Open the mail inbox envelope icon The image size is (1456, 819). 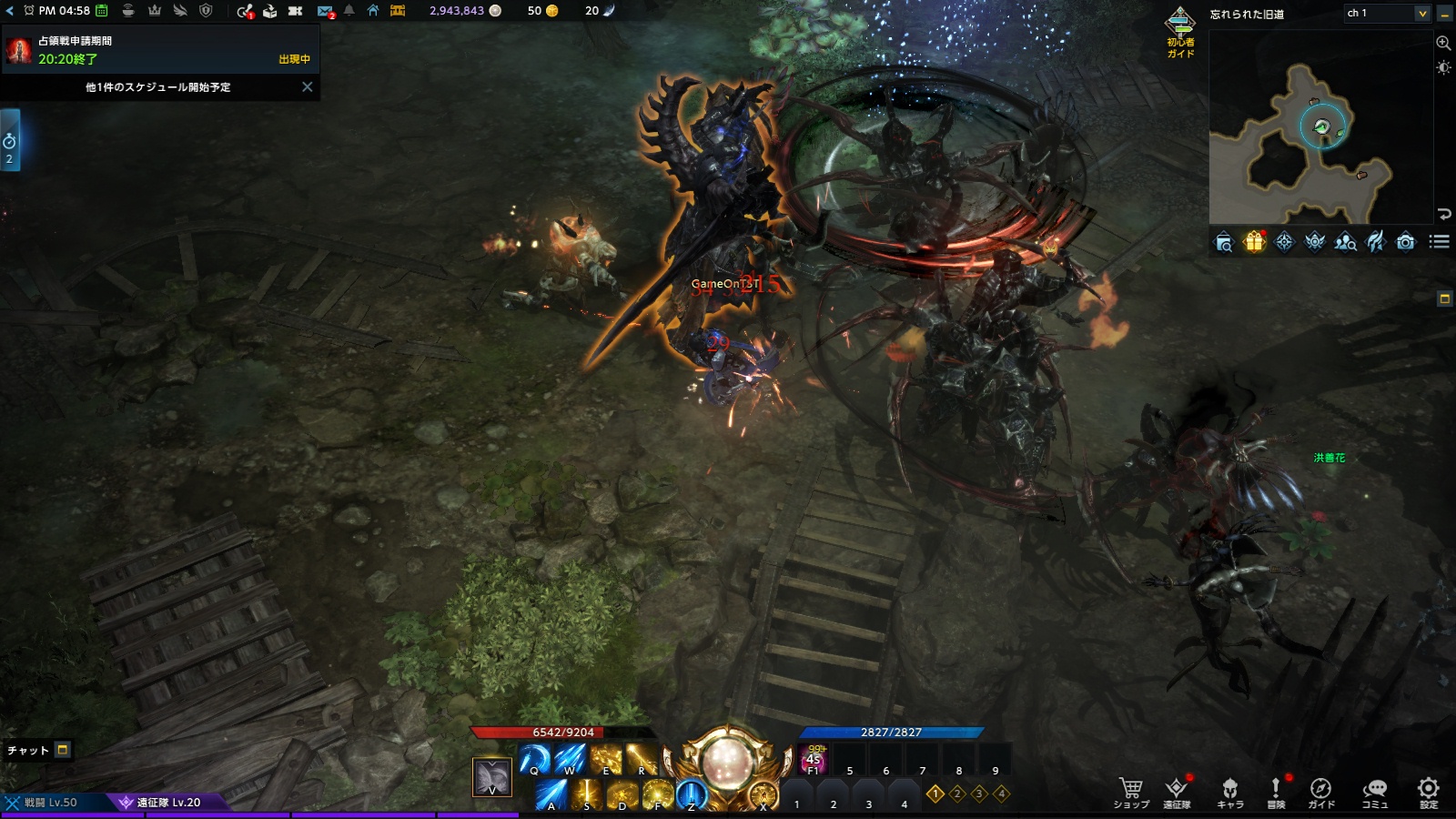pyautogui.click(x=325, y=11)
